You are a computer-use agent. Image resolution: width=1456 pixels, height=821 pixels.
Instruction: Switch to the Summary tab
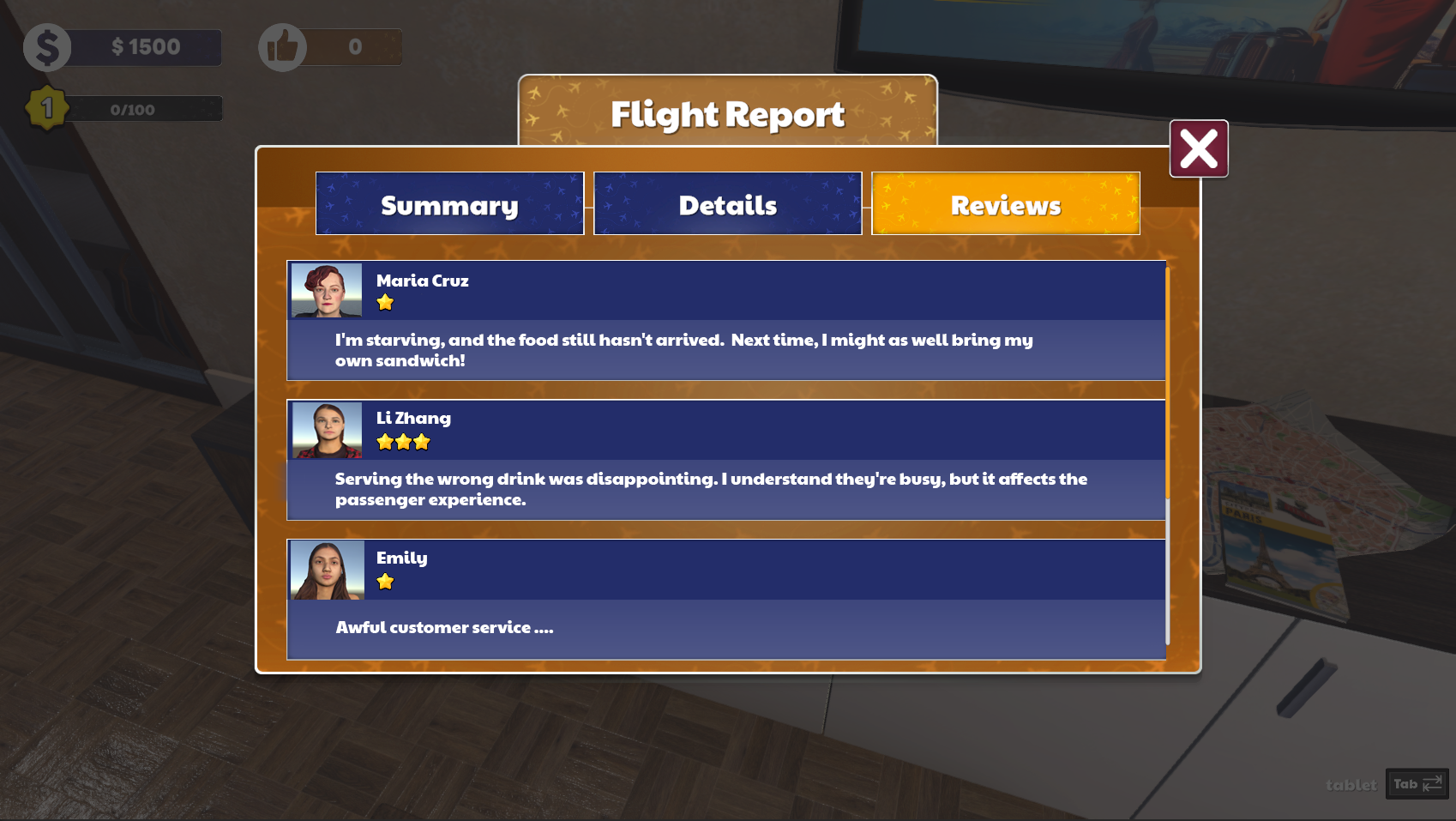(449, 204)
